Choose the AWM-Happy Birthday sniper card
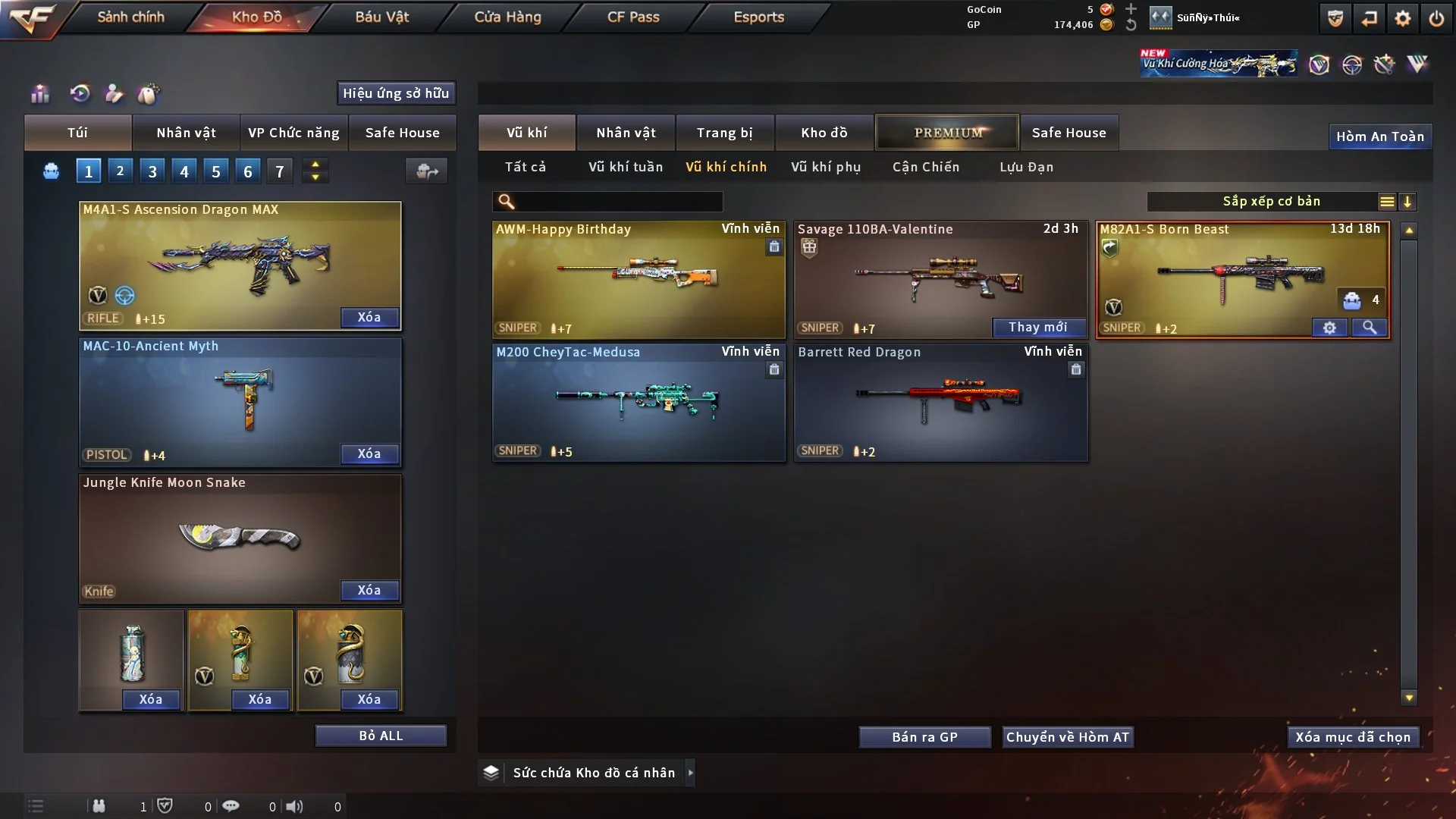Screen dimensions: 1456x819 point(639,279)
